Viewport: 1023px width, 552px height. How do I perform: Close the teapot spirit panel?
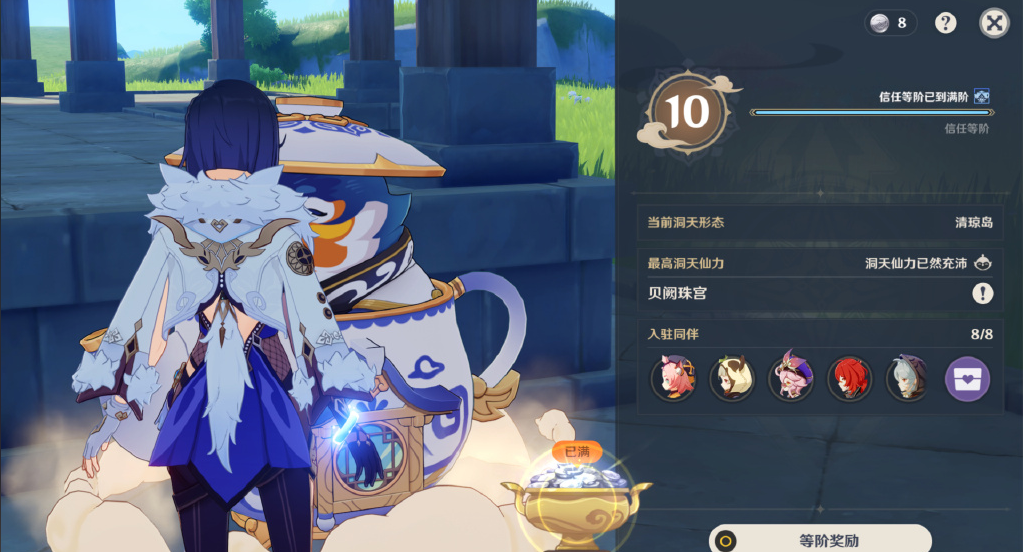click(x=993, y=23)
